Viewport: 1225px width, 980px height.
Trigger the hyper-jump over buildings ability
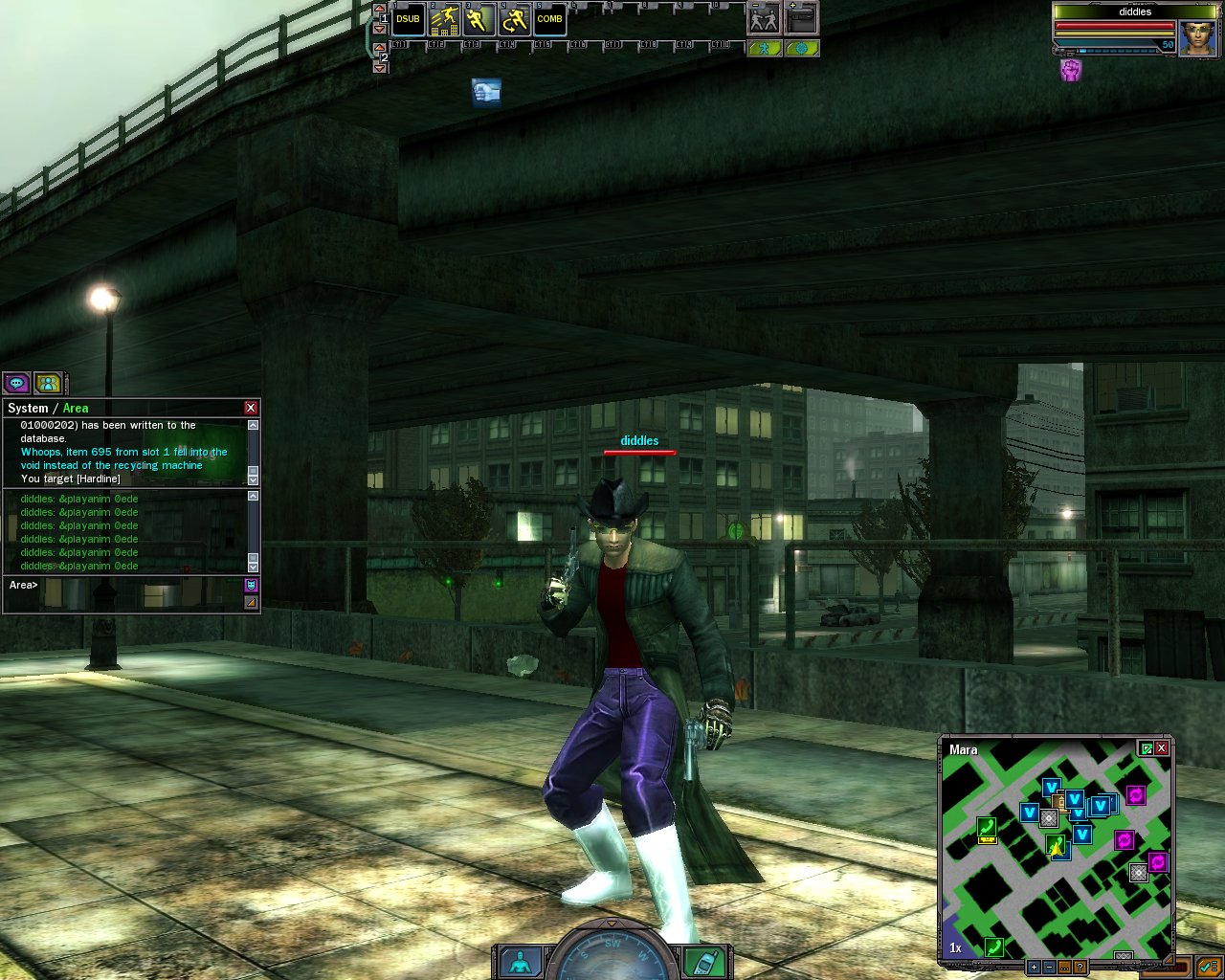(443, 20)
